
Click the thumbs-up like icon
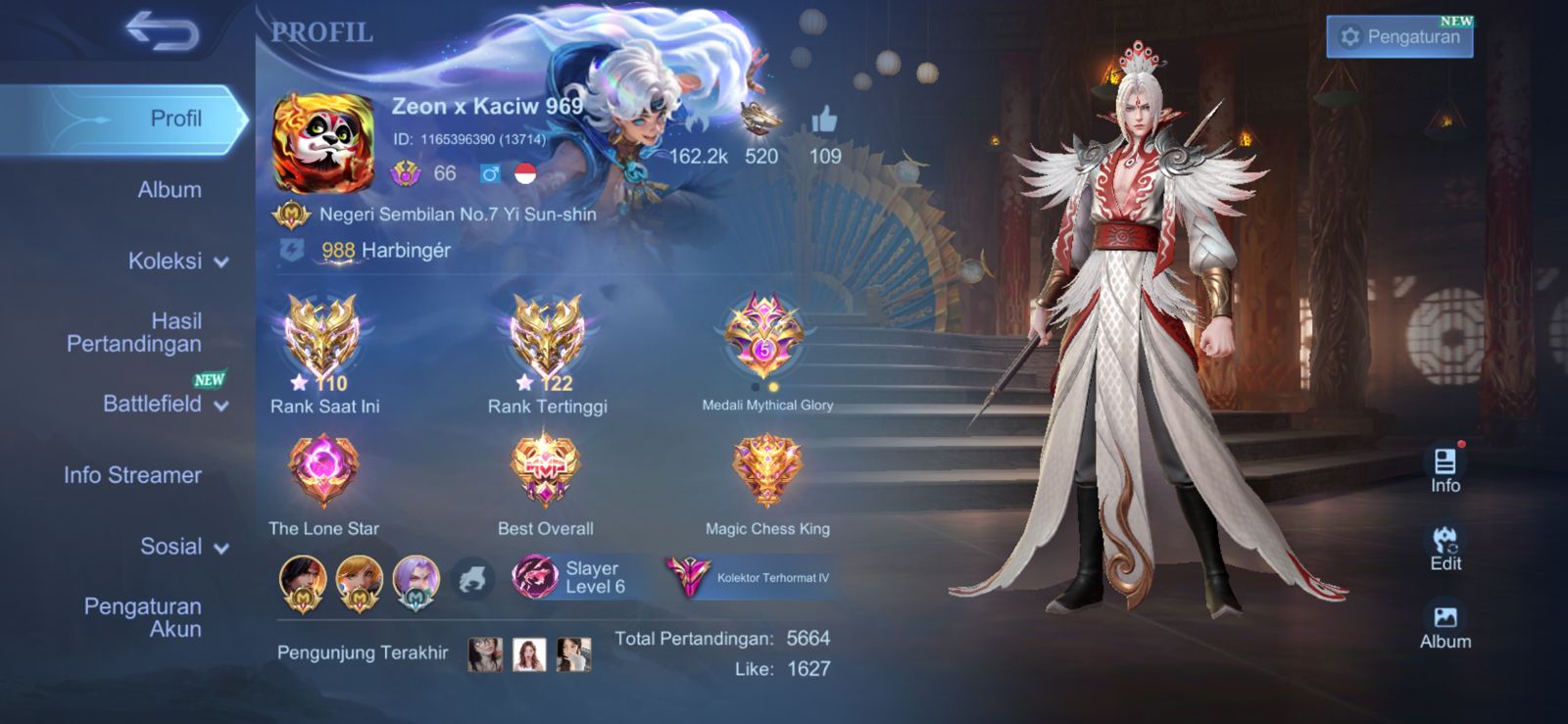click(824, 121)
